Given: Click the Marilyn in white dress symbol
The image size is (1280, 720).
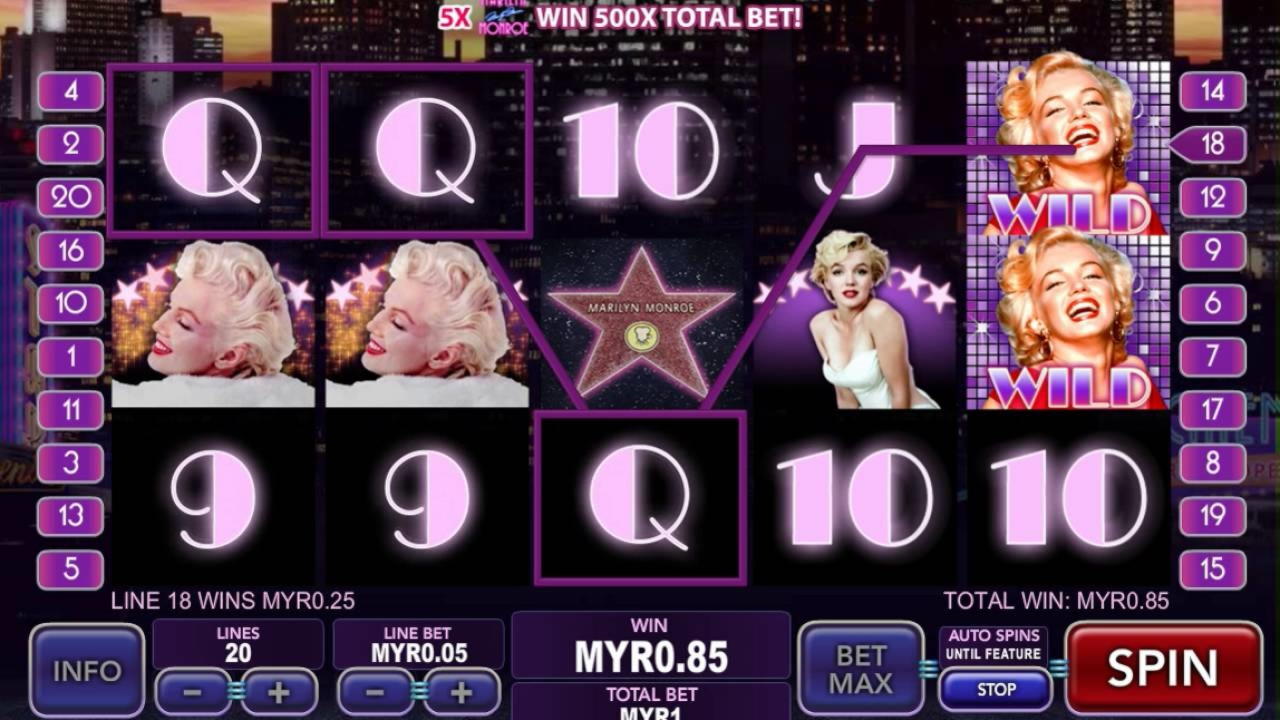Looking at the screenshot, I should (x=858, y=320).
